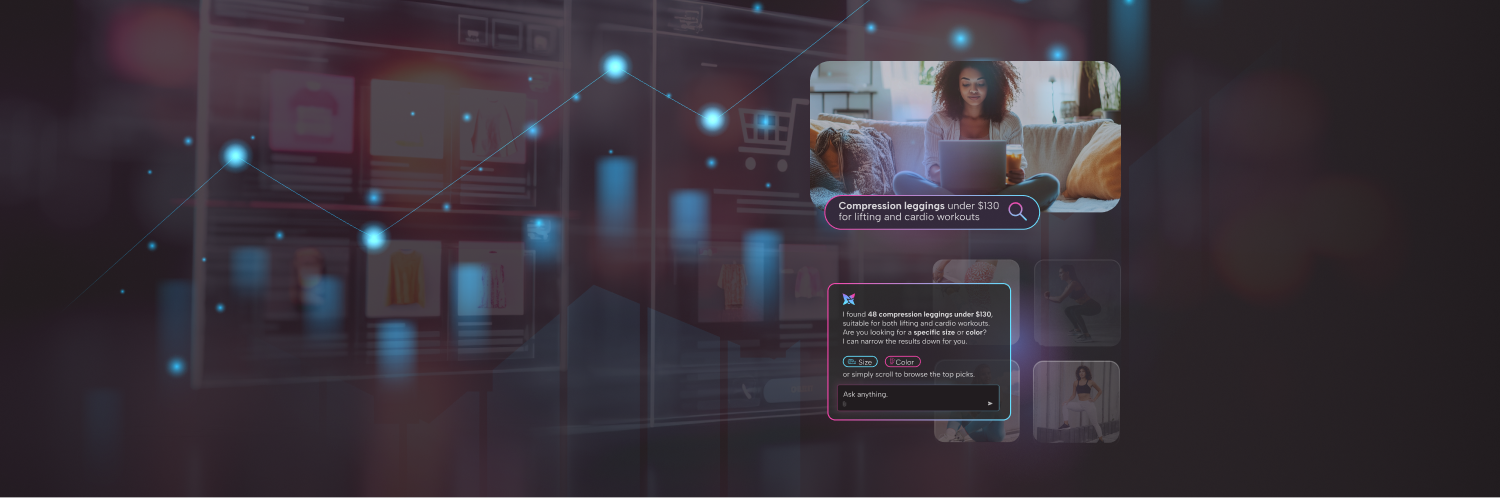View the standing woman in white leggings thumbnail
The image size is (1500, 498).
pyautogui.click(x=1076, y=401)
